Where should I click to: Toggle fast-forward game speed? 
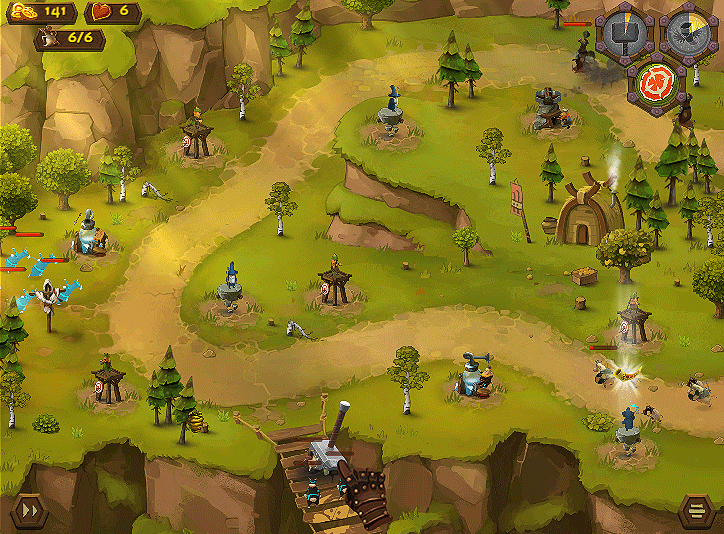pos(29,511)
